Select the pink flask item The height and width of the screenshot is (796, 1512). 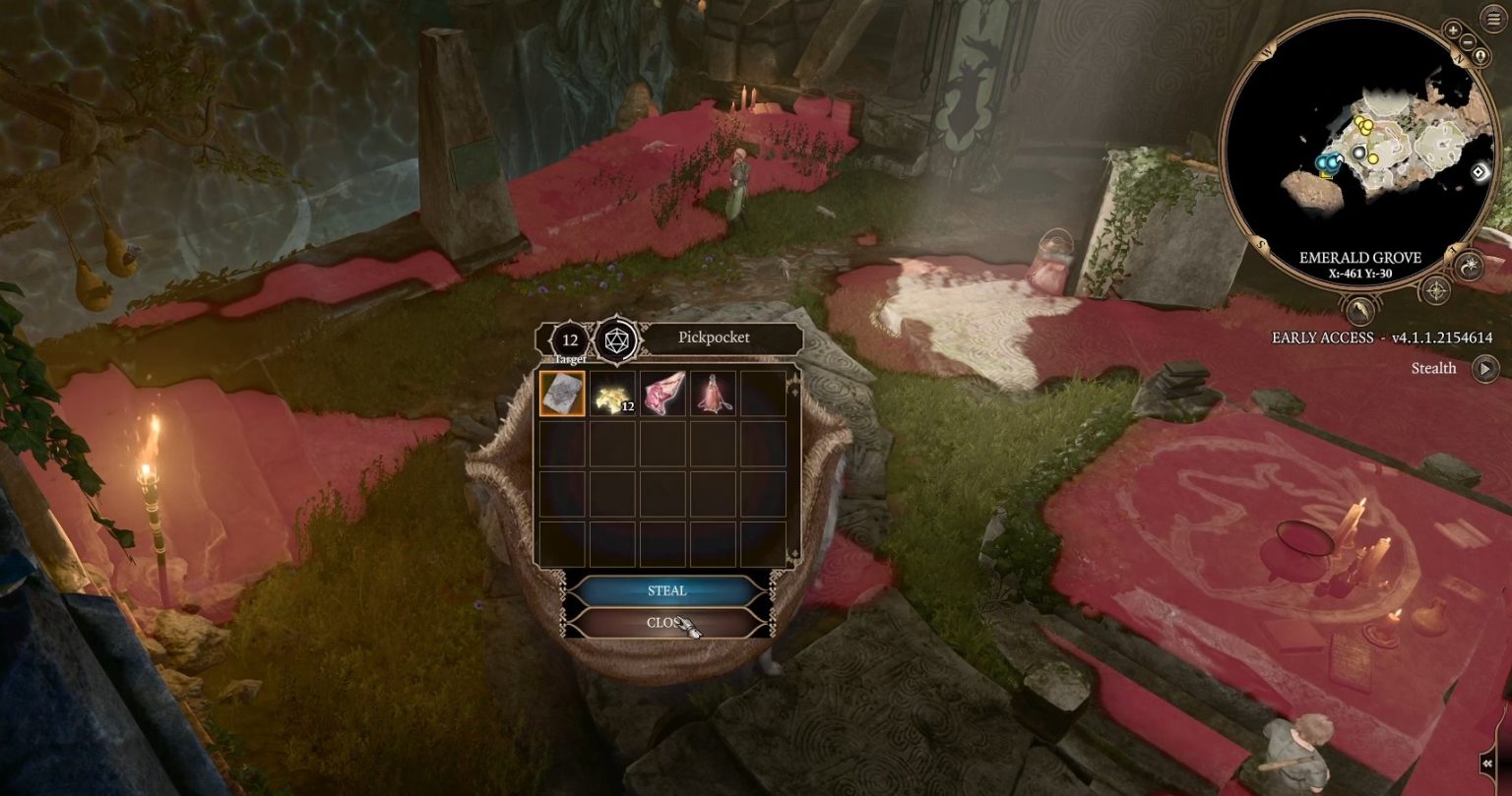(x=712, y=395)
